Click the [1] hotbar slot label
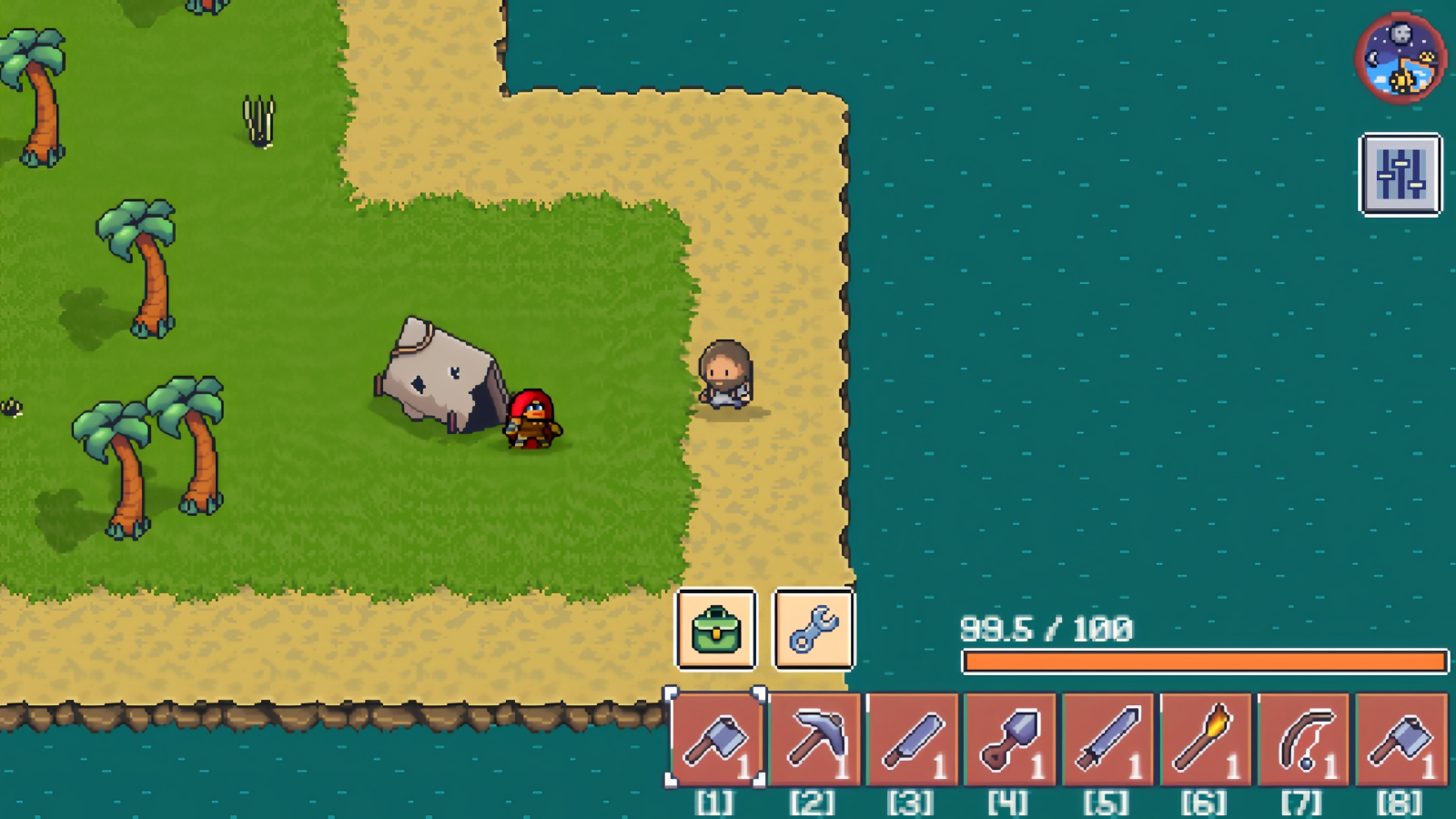 point(718,802)
